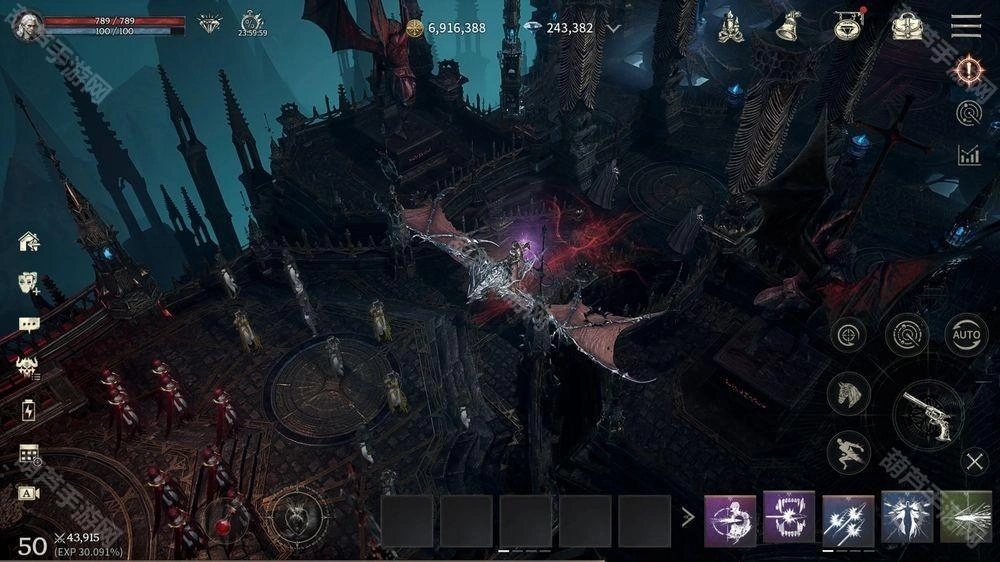Toggle the AUTO battle button
Viewport: 1000px width, 562px height.
point(966,335)
